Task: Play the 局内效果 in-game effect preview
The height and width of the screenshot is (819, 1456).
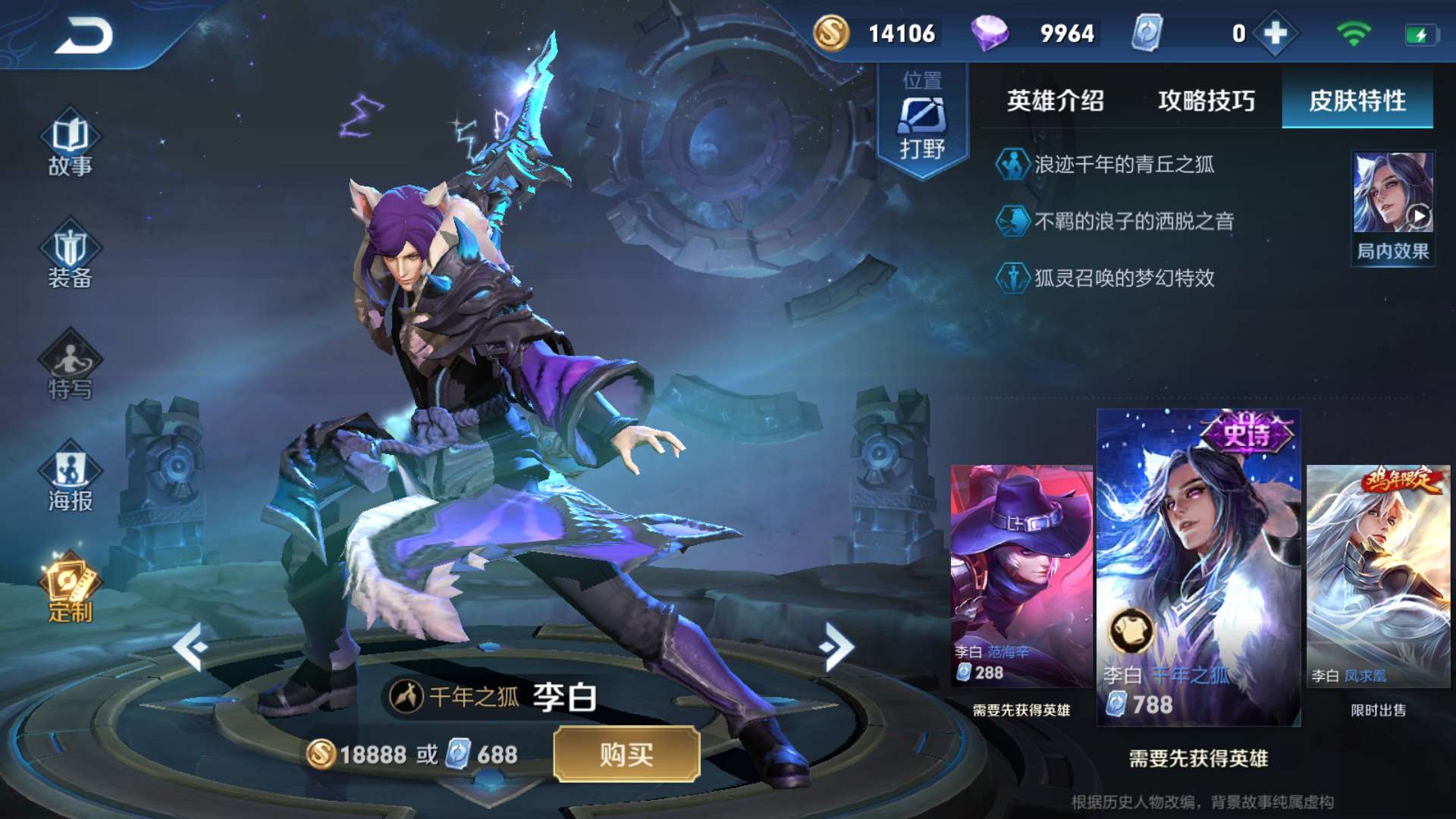Action: pyautogui.click(x=1393, y=206)
